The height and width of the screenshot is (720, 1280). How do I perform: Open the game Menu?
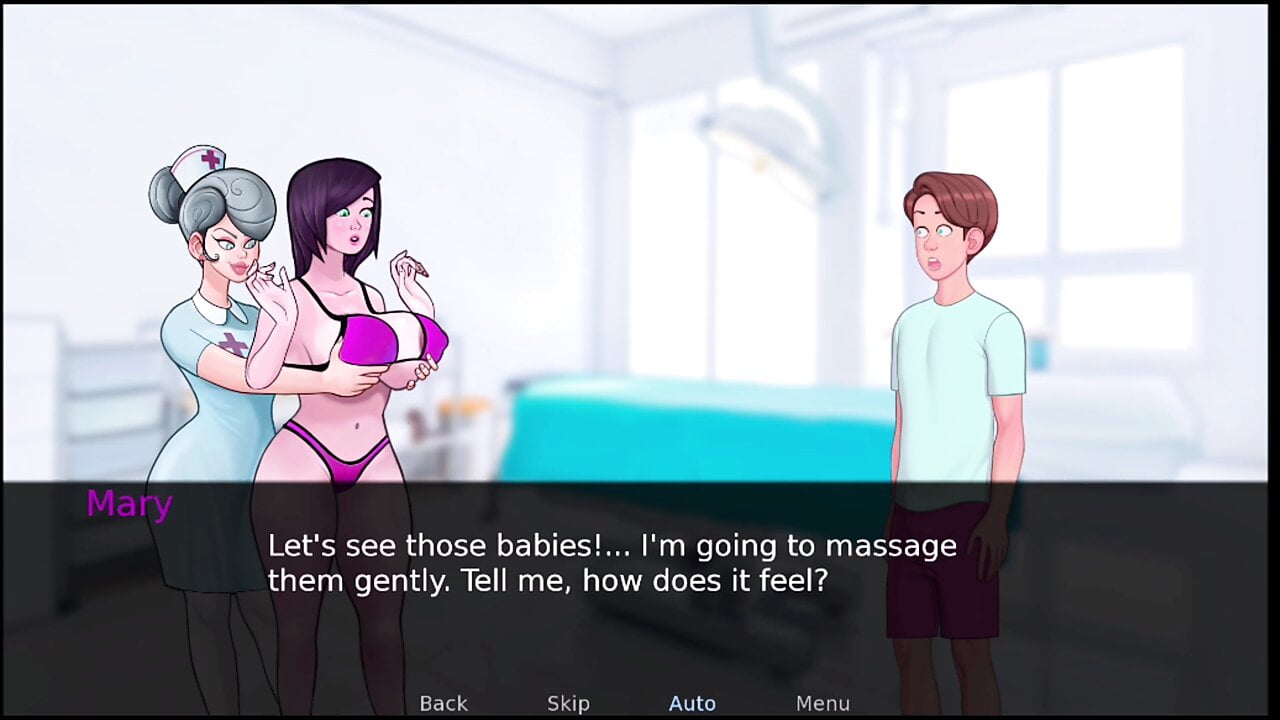click(x=822, y=703)
